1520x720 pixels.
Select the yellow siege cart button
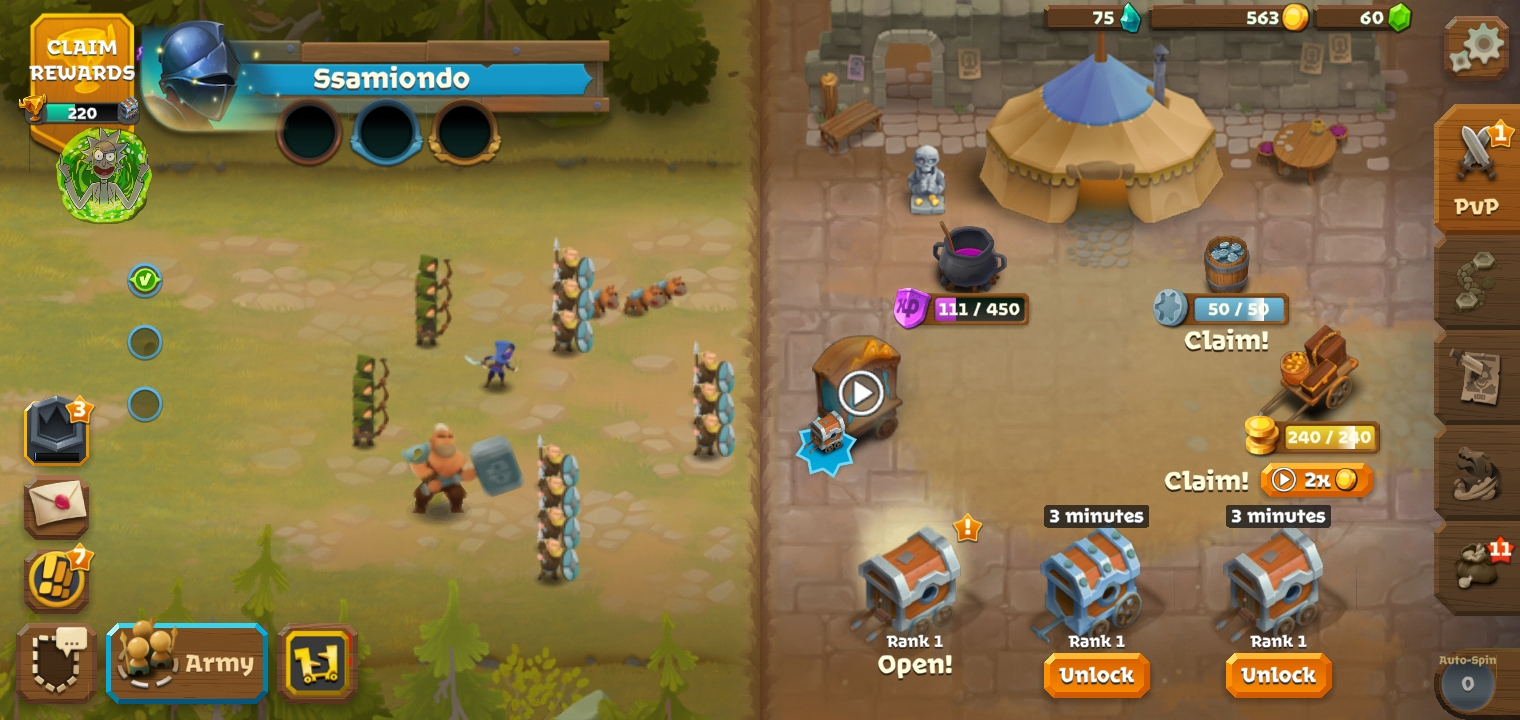pos(317,662)
